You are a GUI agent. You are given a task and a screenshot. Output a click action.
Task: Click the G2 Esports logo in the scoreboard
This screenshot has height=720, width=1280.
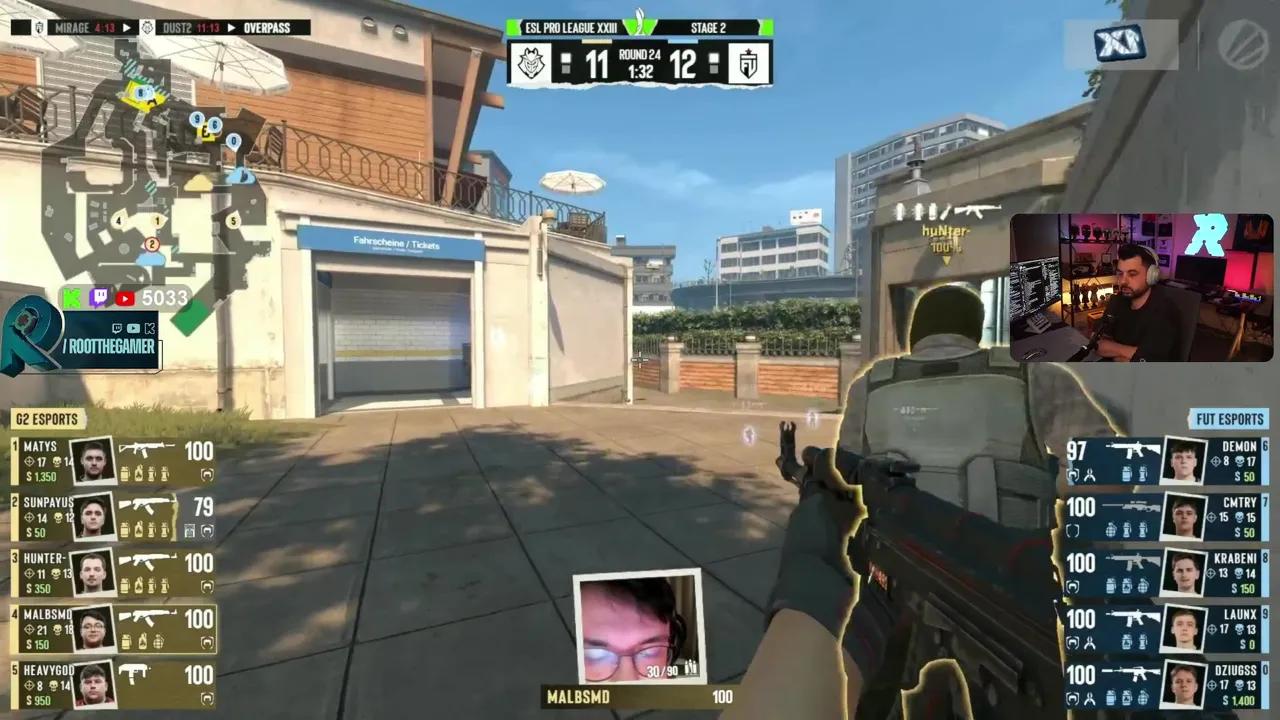533,64
